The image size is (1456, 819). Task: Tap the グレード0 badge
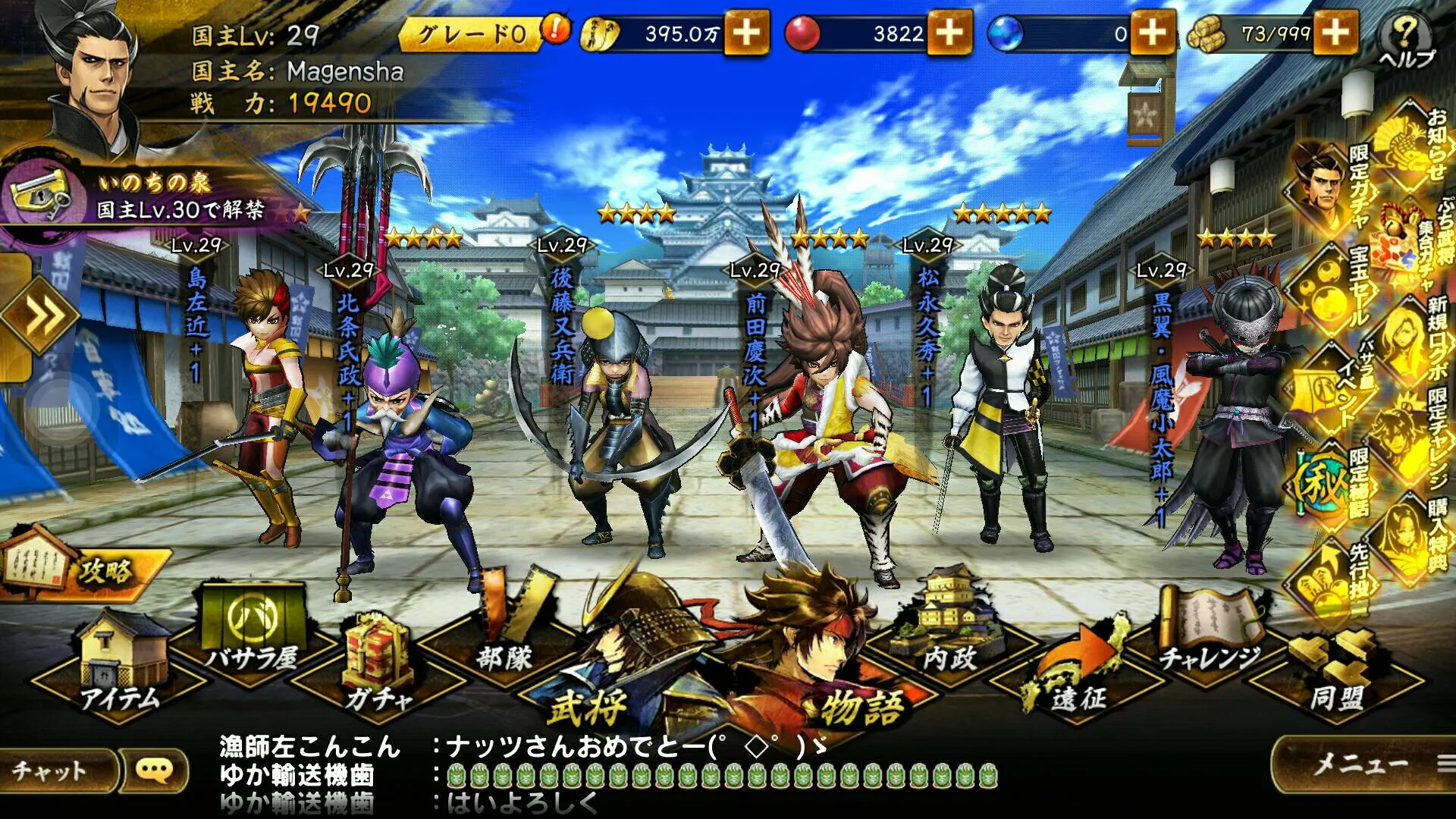[472, 33]
